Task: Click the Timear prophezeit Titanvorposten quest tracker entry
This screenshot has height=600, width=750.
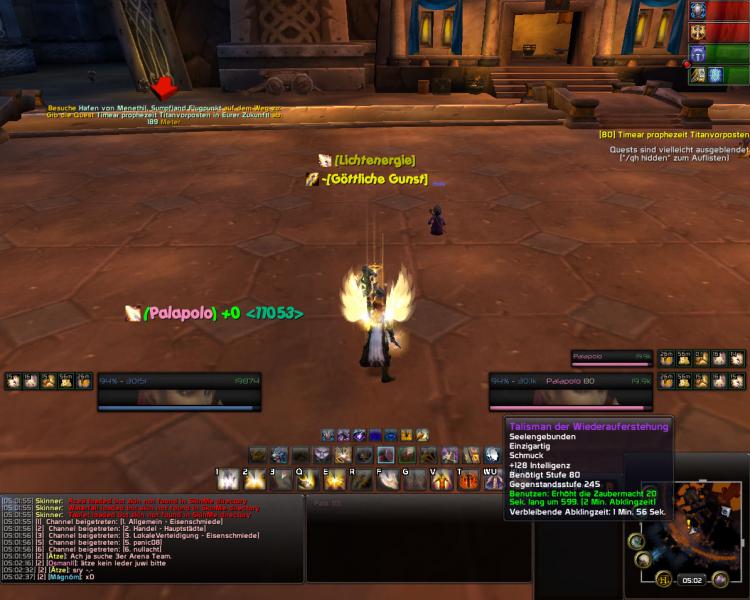Action: [675, 134]
